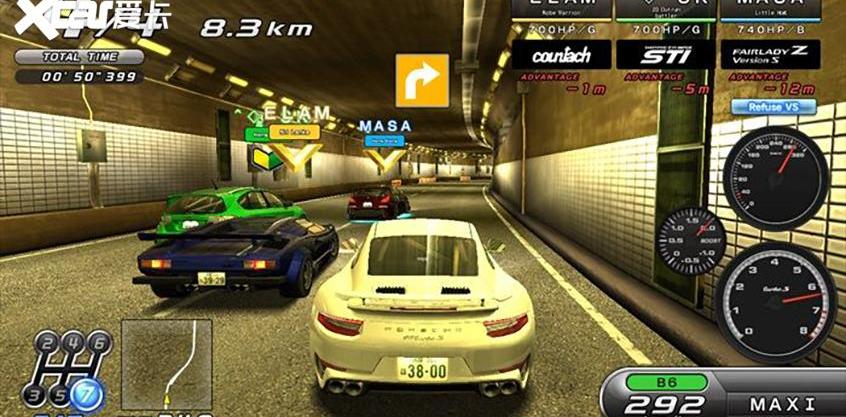Choose the Fairlady Z Version S rival panel
Screen dimensions: 846x417
click(x=769, y=54)
